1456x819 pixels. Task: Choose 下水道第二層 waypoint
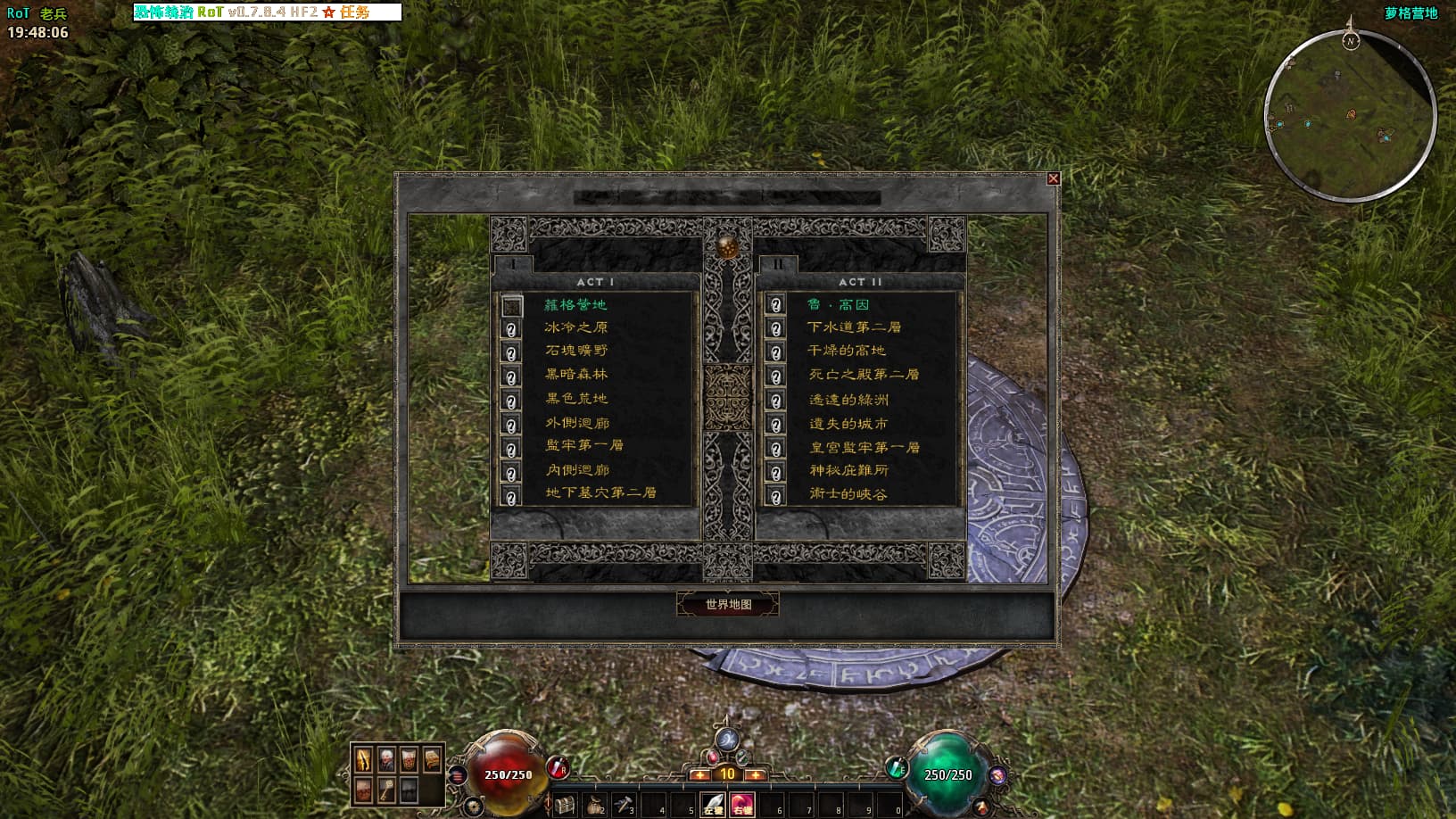[854, 327]
